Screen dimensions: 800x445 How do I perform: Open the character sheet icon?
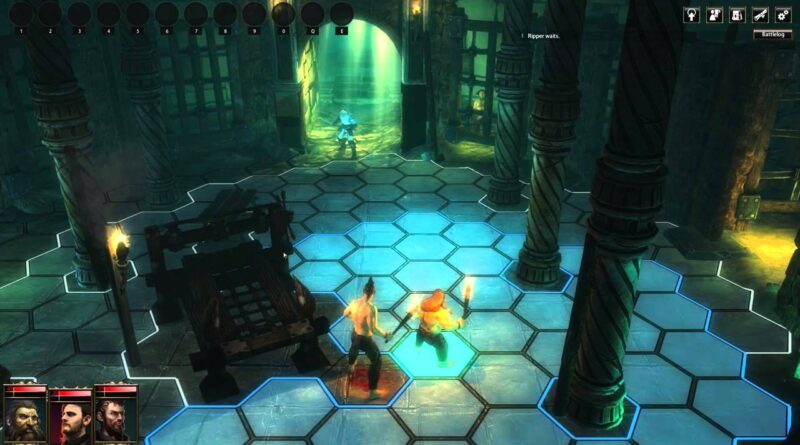(x=716, y=14)
